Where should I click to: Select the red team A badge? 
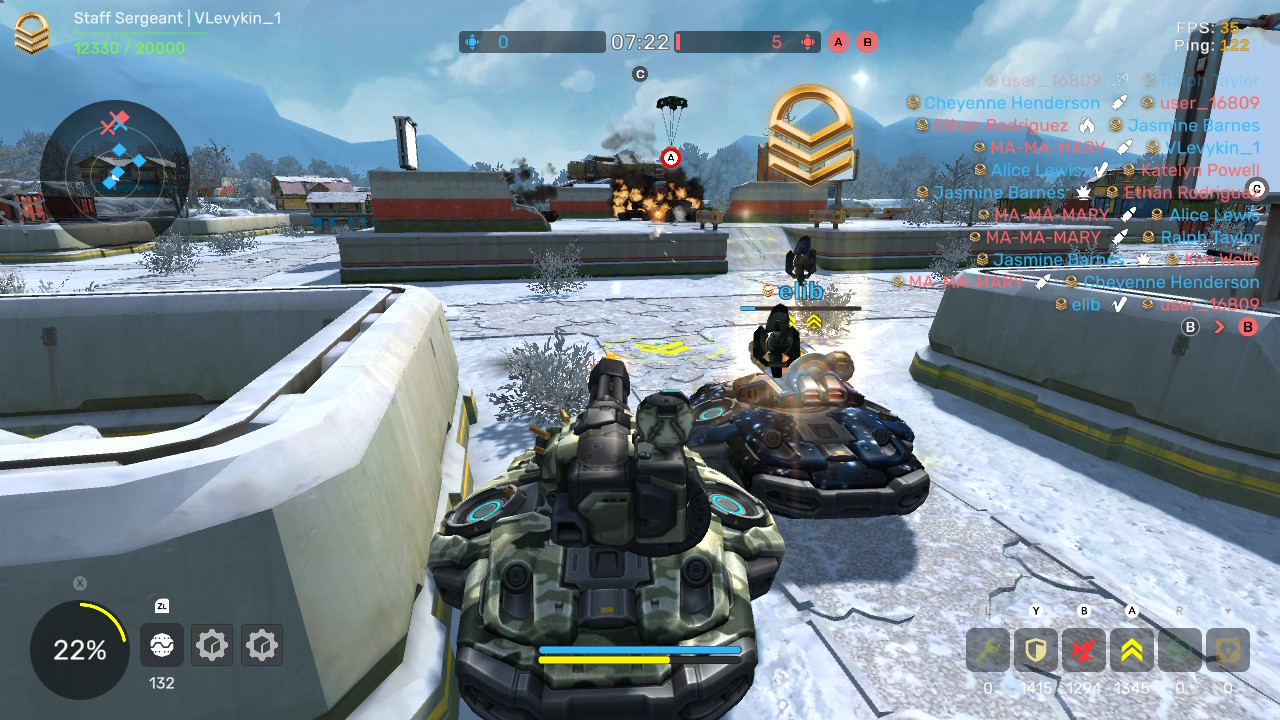click(x=837, y=42)
